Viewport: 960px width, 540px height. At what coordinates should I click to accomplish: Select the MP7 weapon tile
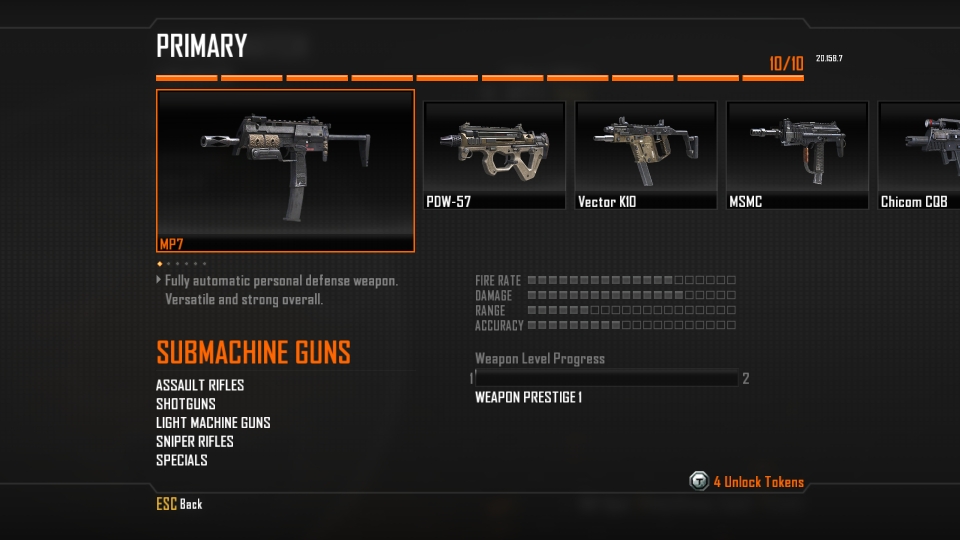click(285, 170)
